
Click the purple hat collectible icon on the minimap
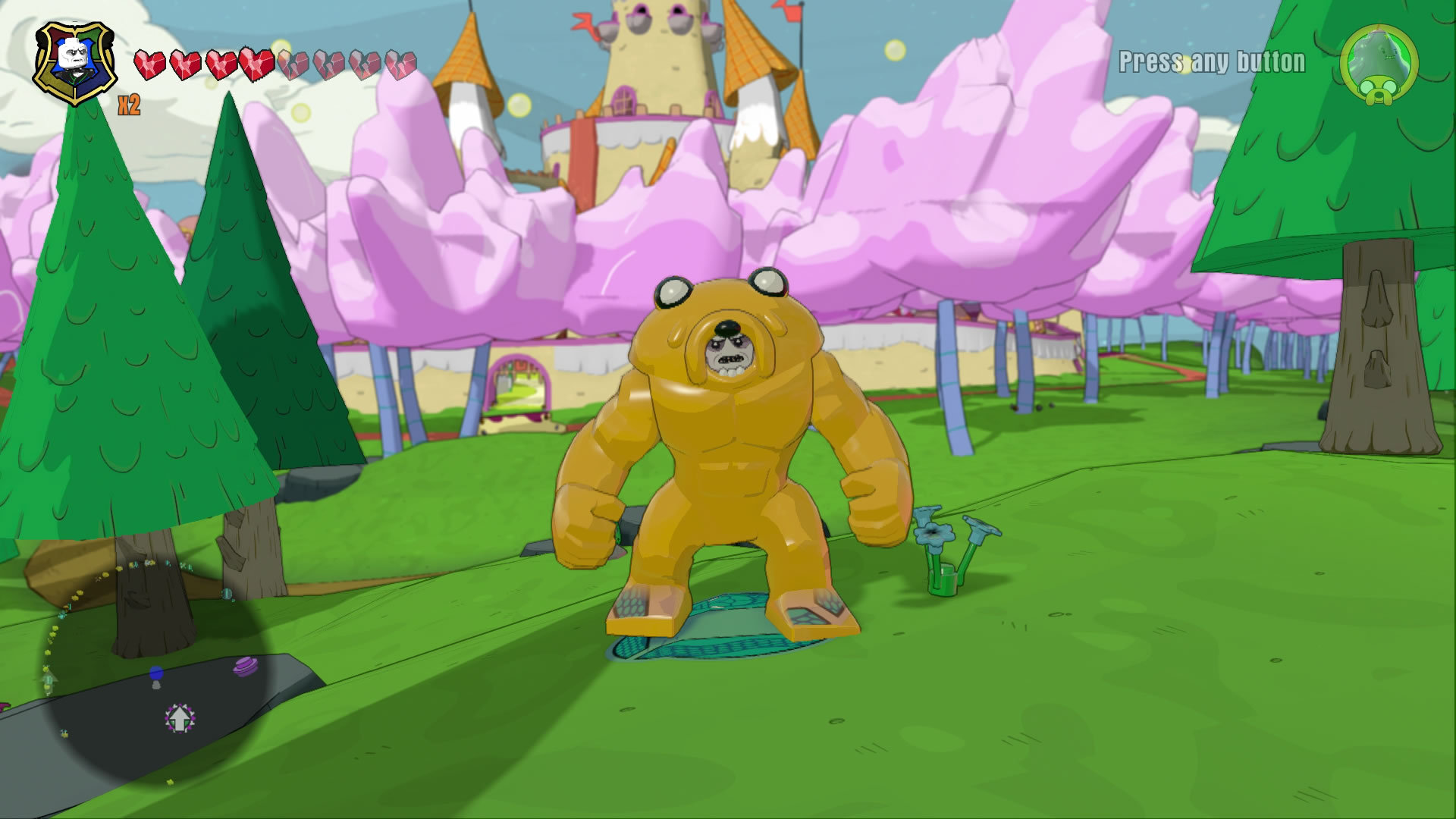pyautogui.click(x=246, y=666)
